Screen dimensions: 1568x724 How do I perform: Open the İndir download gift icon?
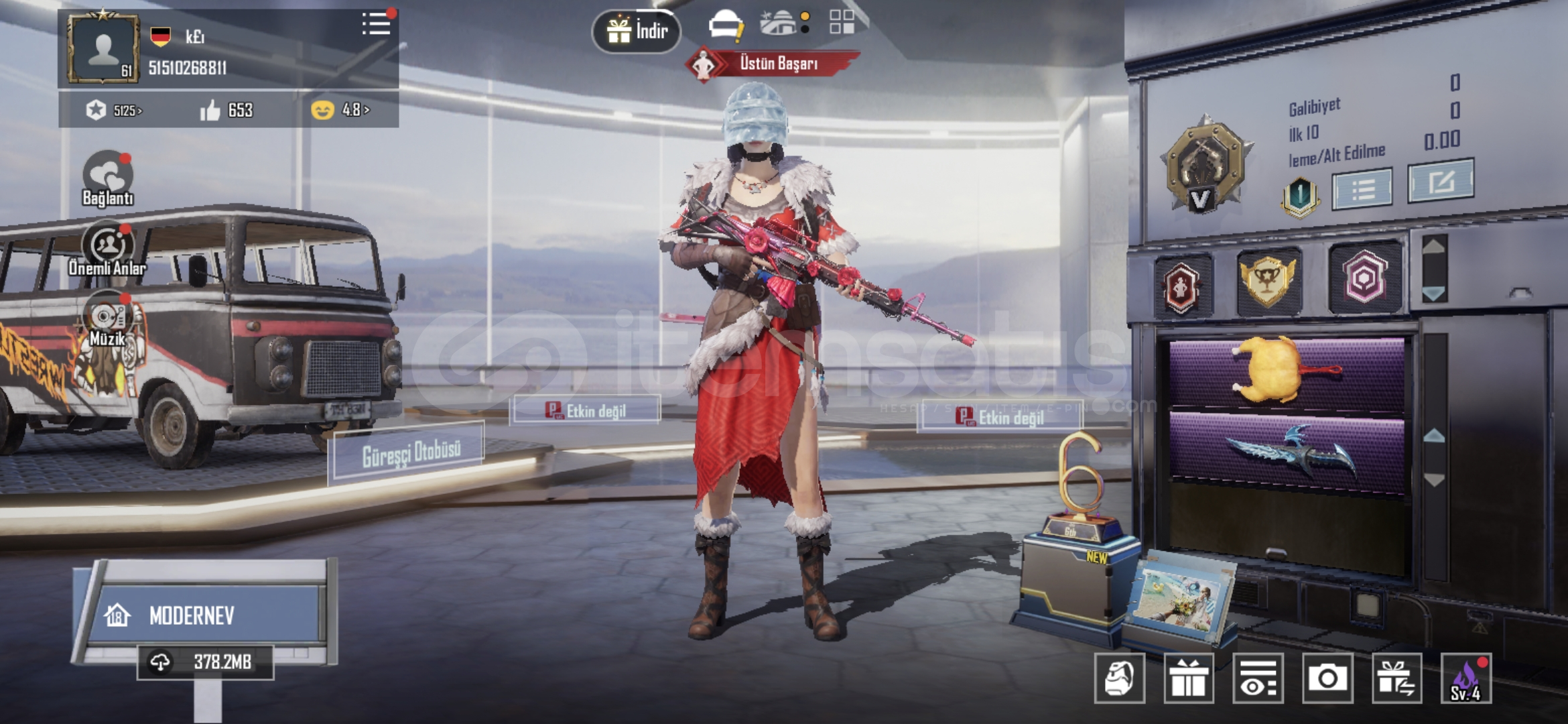click(637, 28)
